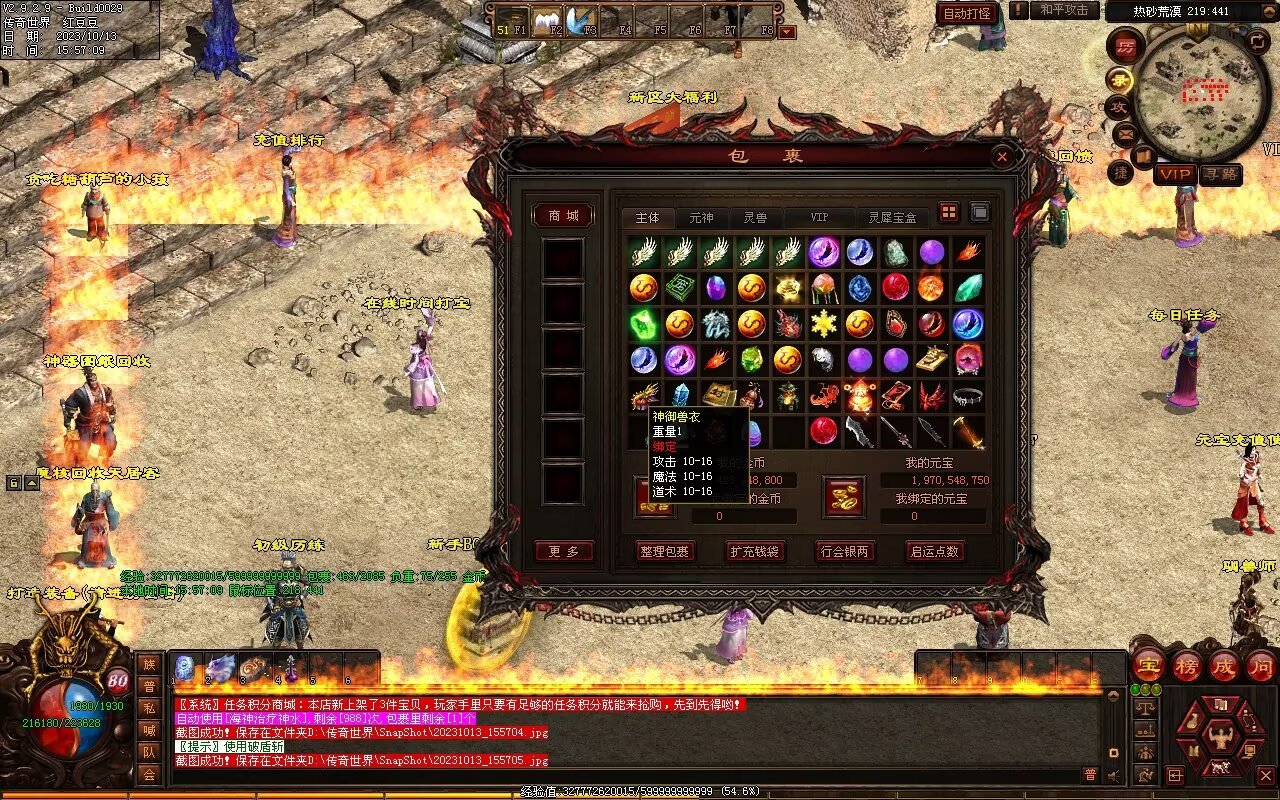This screenshot has width=1280, height=800.
Task: Toggle 自动打怪 auto-fight
Action: [968, 13]
